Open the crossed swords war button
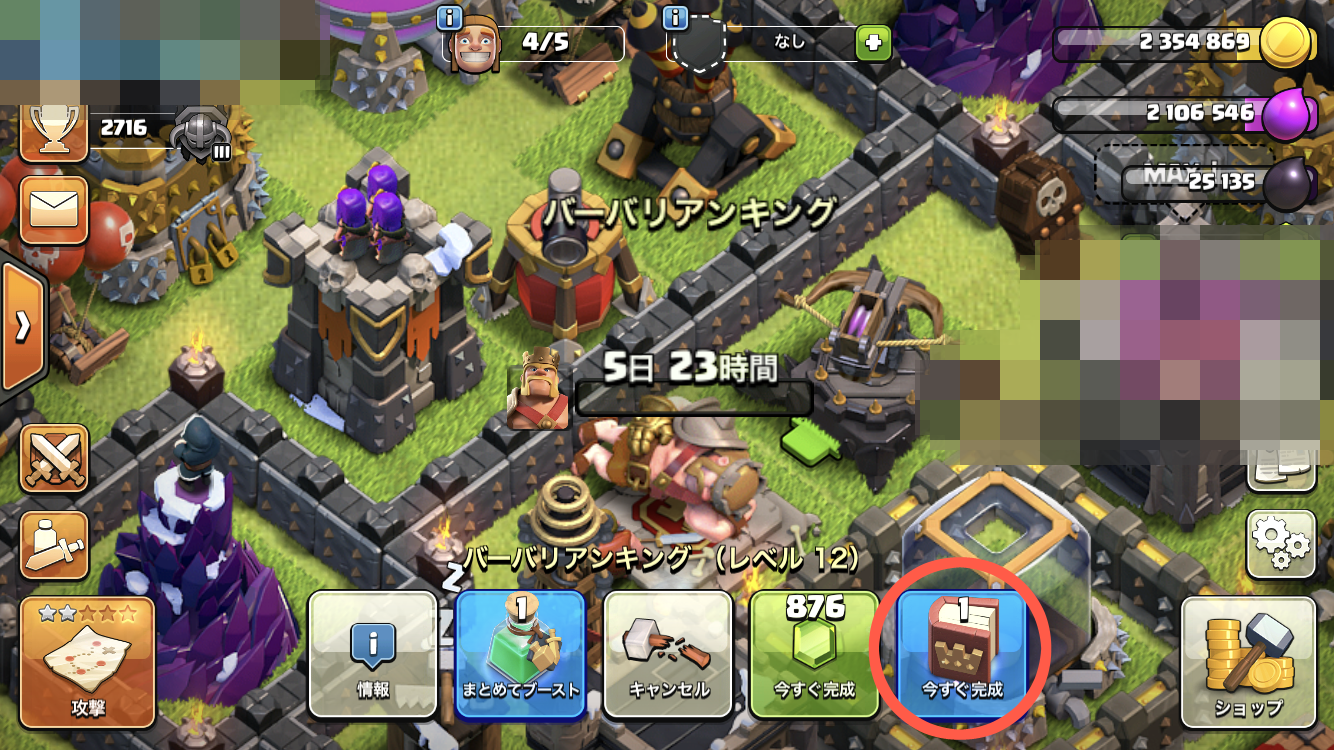The image size is (1334, 750). click(x=53, y=458)
